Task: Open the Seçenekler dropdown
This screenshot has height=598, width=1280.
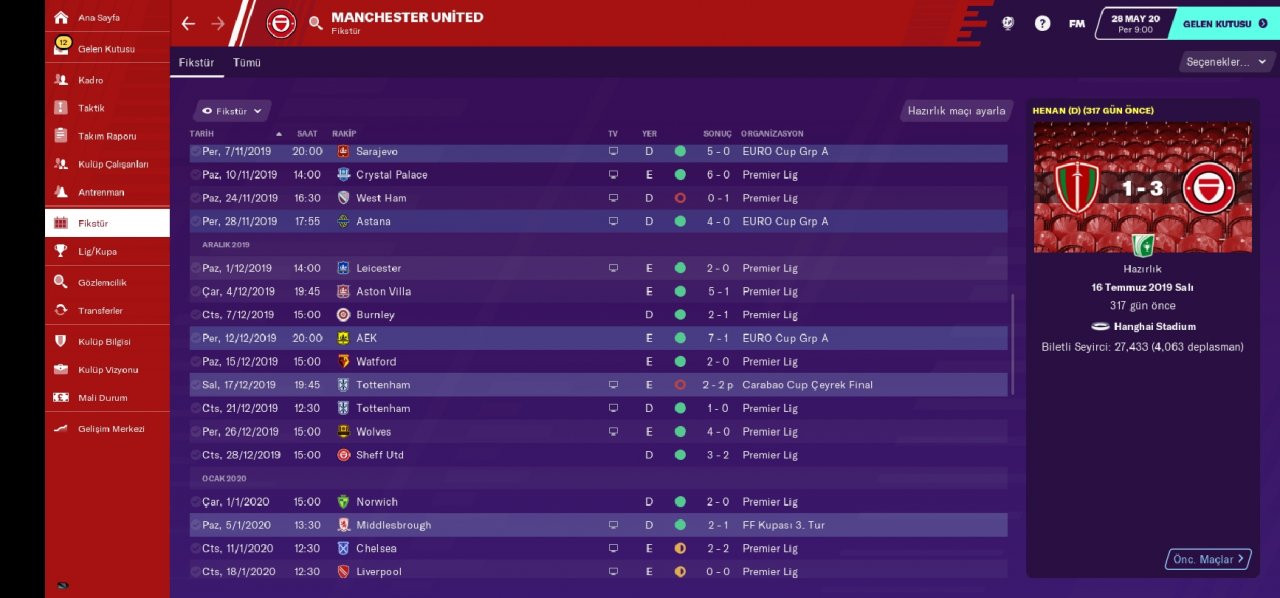Action: [1223, 62]
